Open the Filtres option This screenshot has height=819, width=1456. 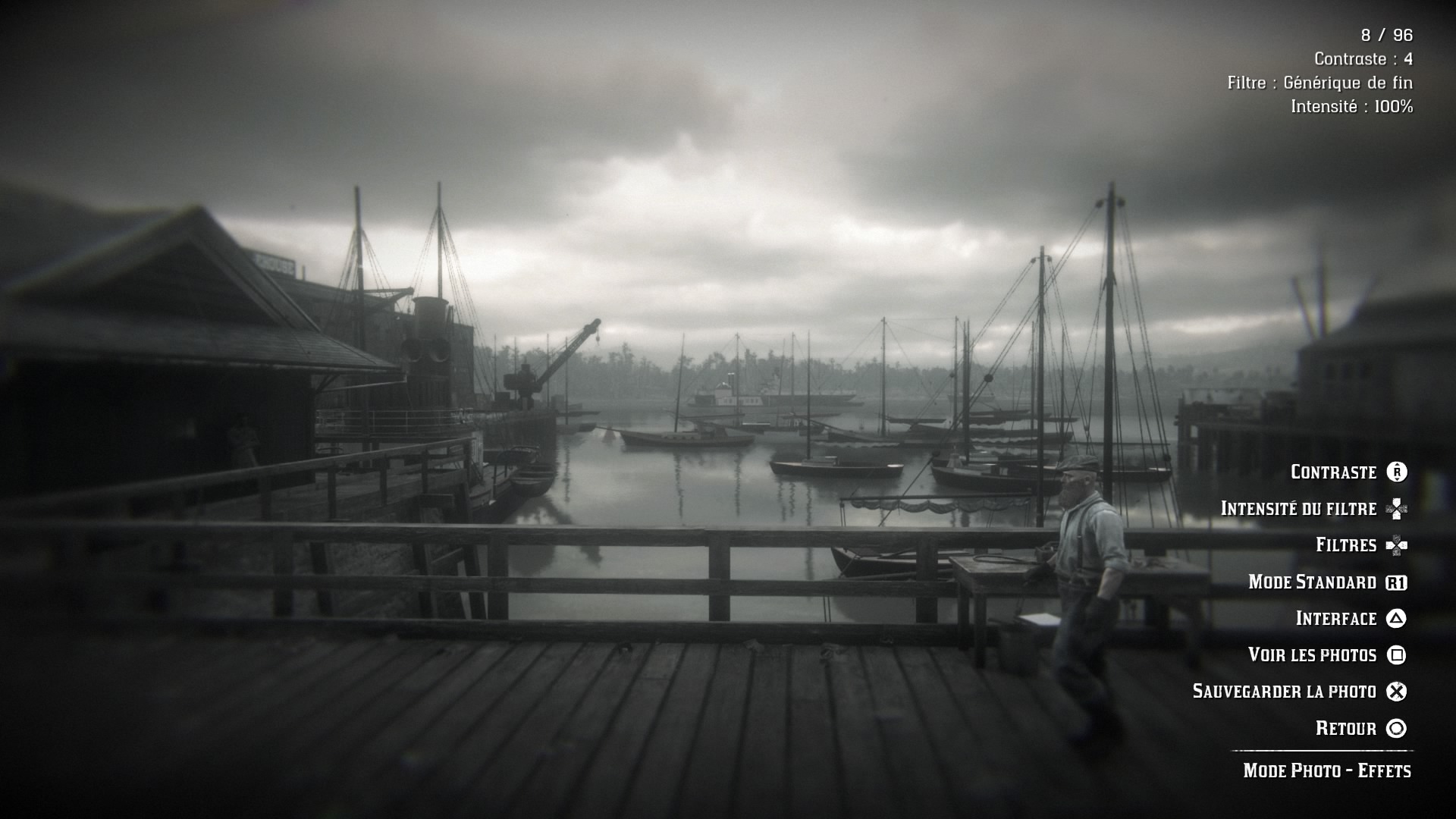click(x=1346, y=545)
